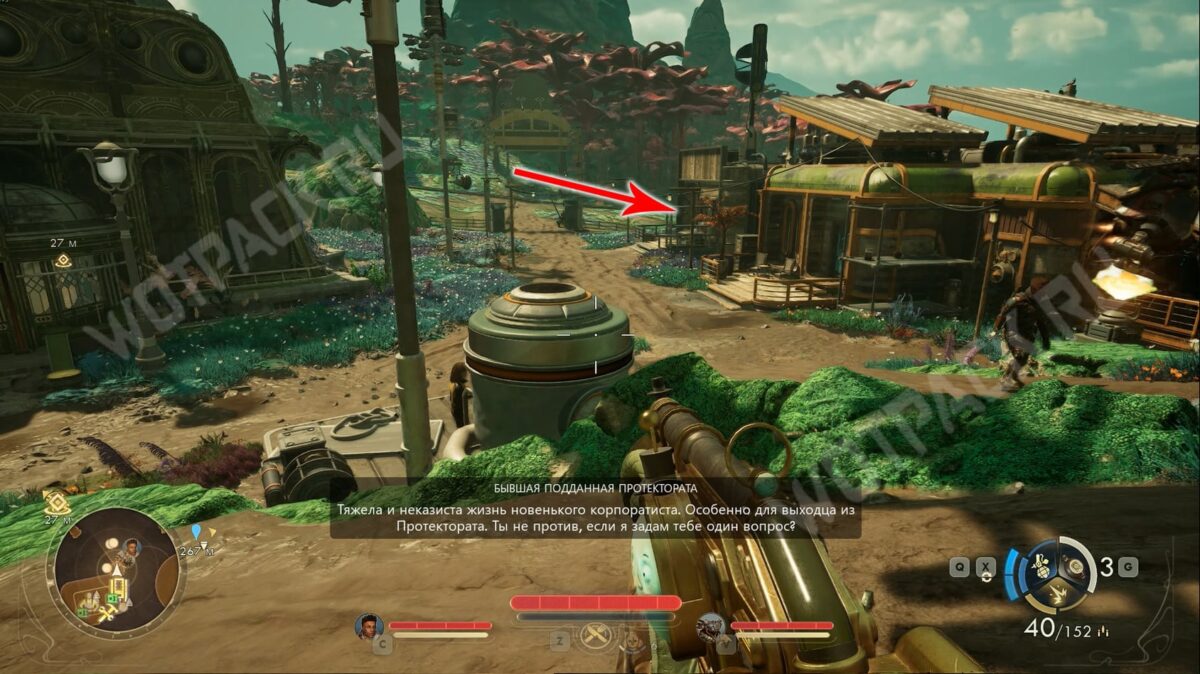Activate the round gadget segment in the ability wheel
Image resolution: width=1200 pixels, height=674 pixels.
(1072, 565)
